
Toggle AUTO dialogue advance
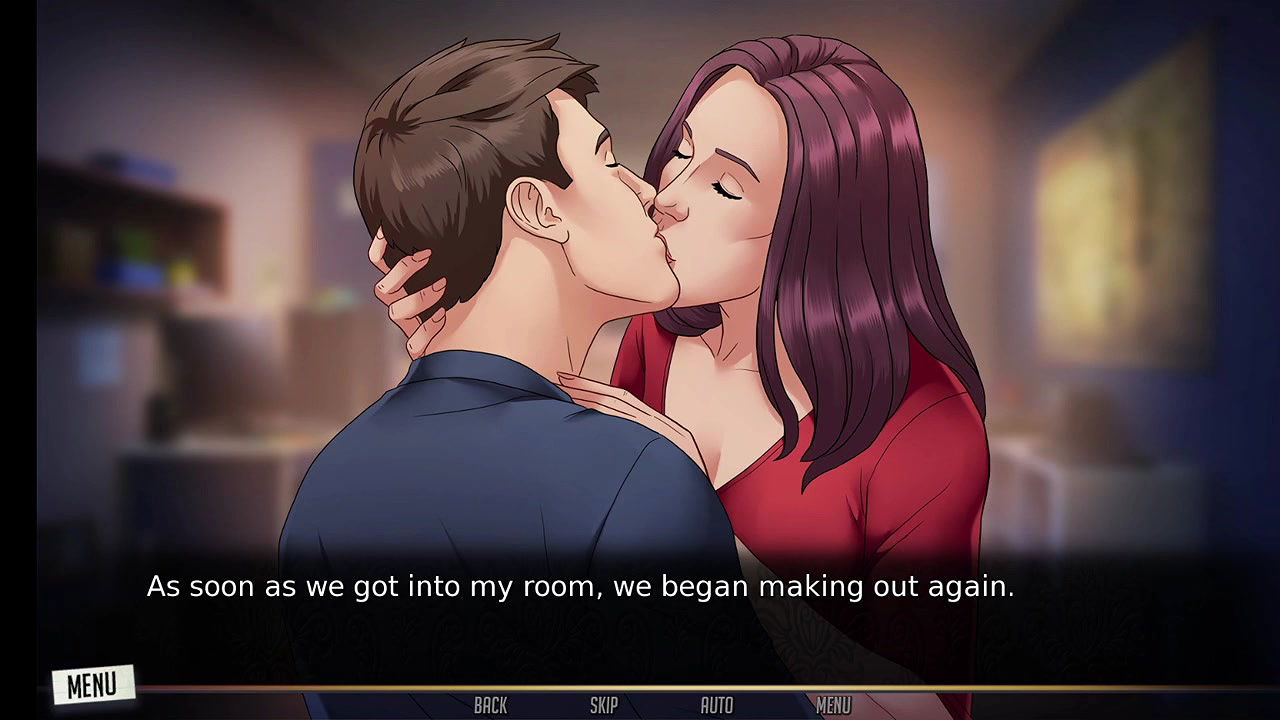click(x=716, y=706)
